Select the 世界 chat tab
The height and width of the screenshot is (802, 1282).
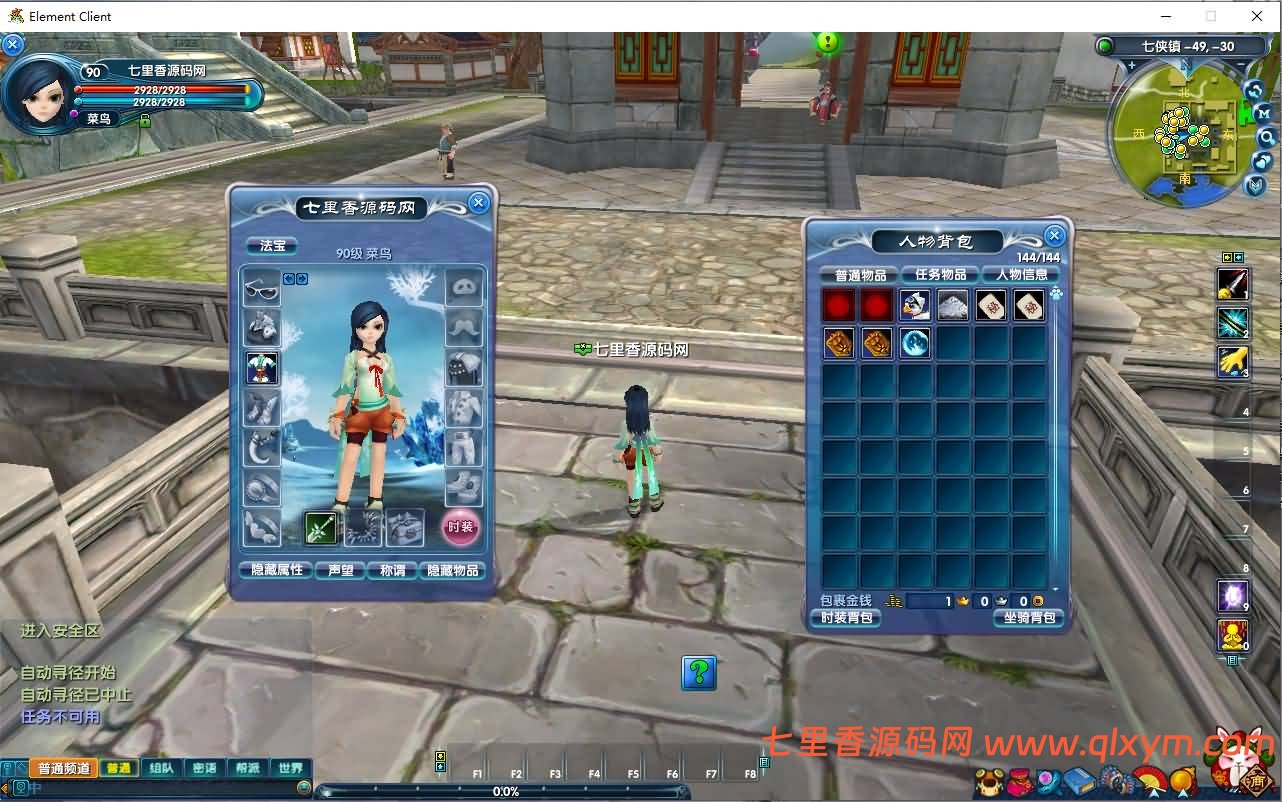289,768
